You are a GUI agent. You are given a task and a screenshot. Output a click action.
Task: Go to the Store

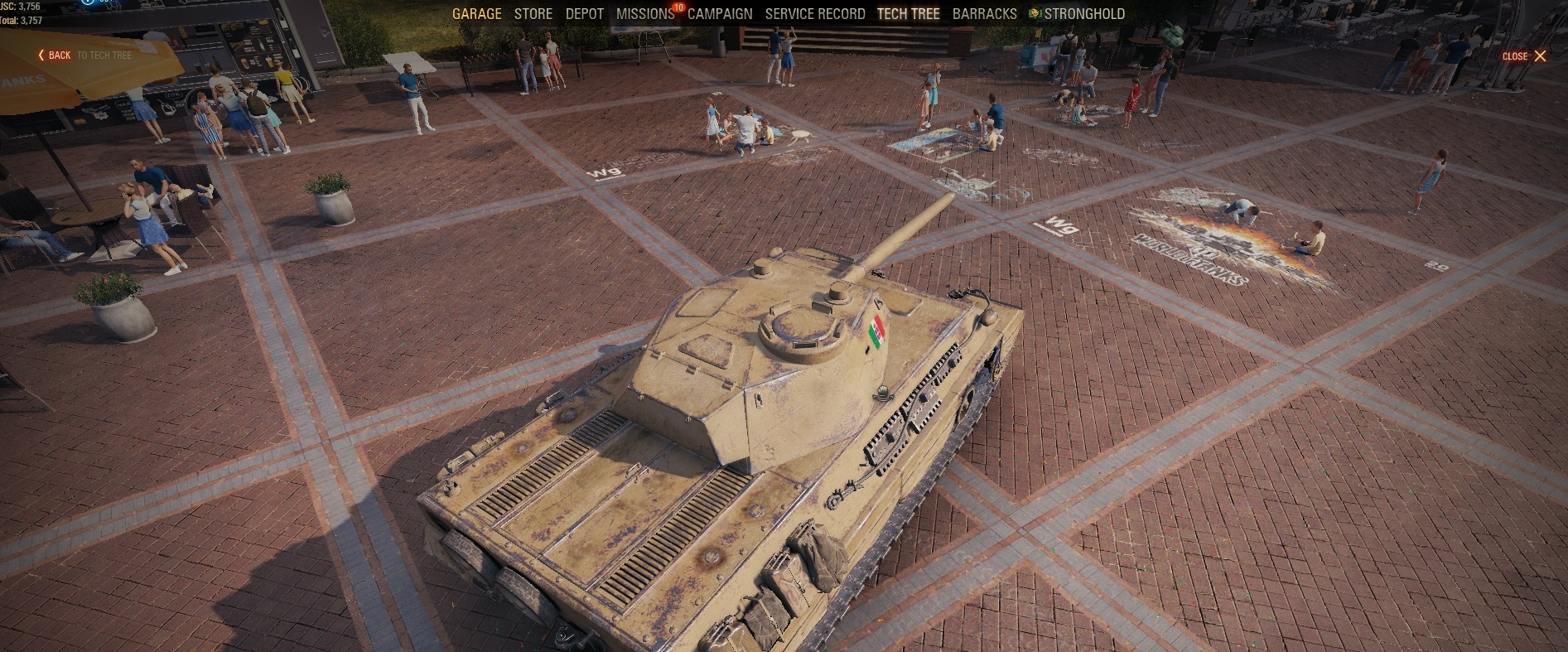533,14
